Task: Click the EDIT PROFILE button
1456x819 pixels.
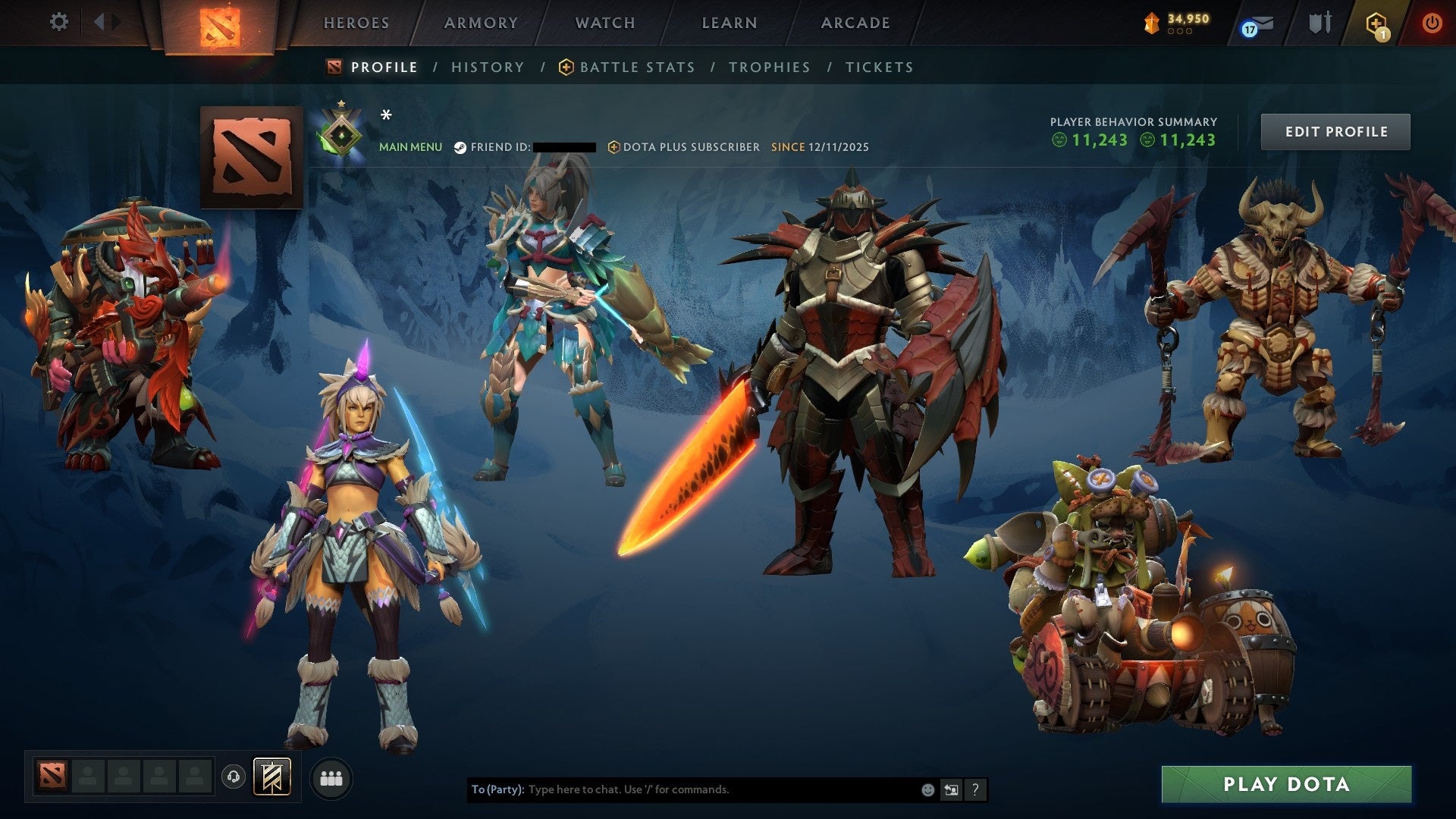Action: click(x=1335, y=130)
